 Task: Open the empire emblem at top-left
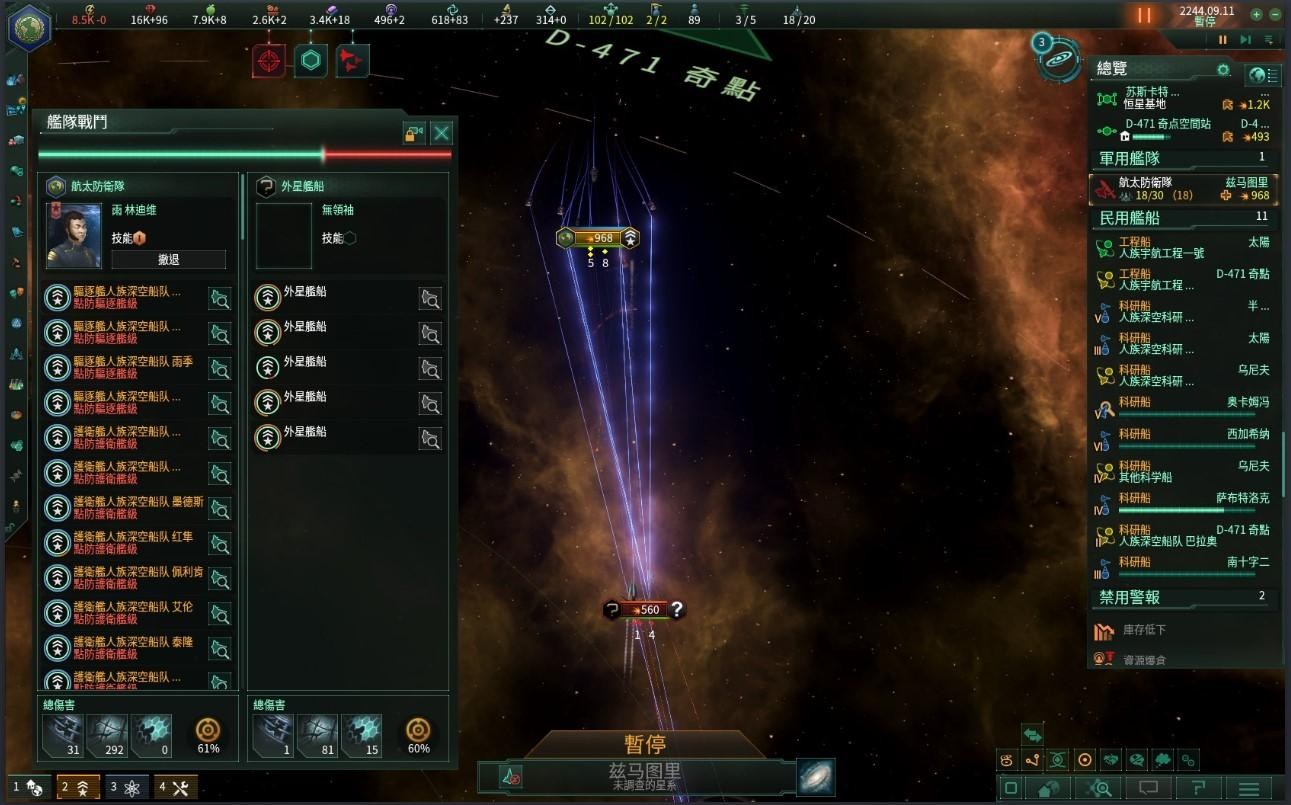[x=30, y=26]
